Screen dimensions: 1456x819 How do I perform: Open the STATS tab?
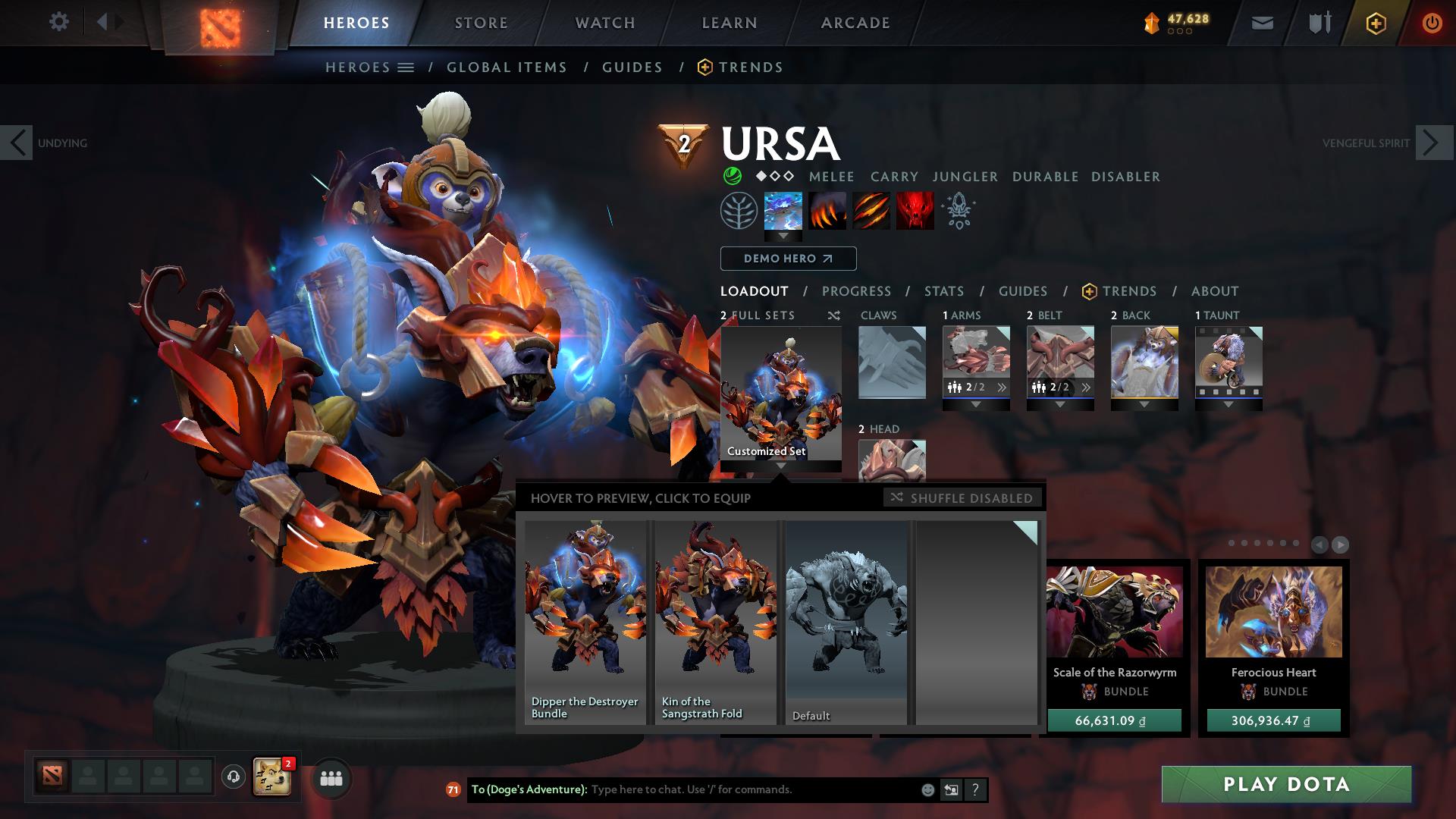coord(943,290)
